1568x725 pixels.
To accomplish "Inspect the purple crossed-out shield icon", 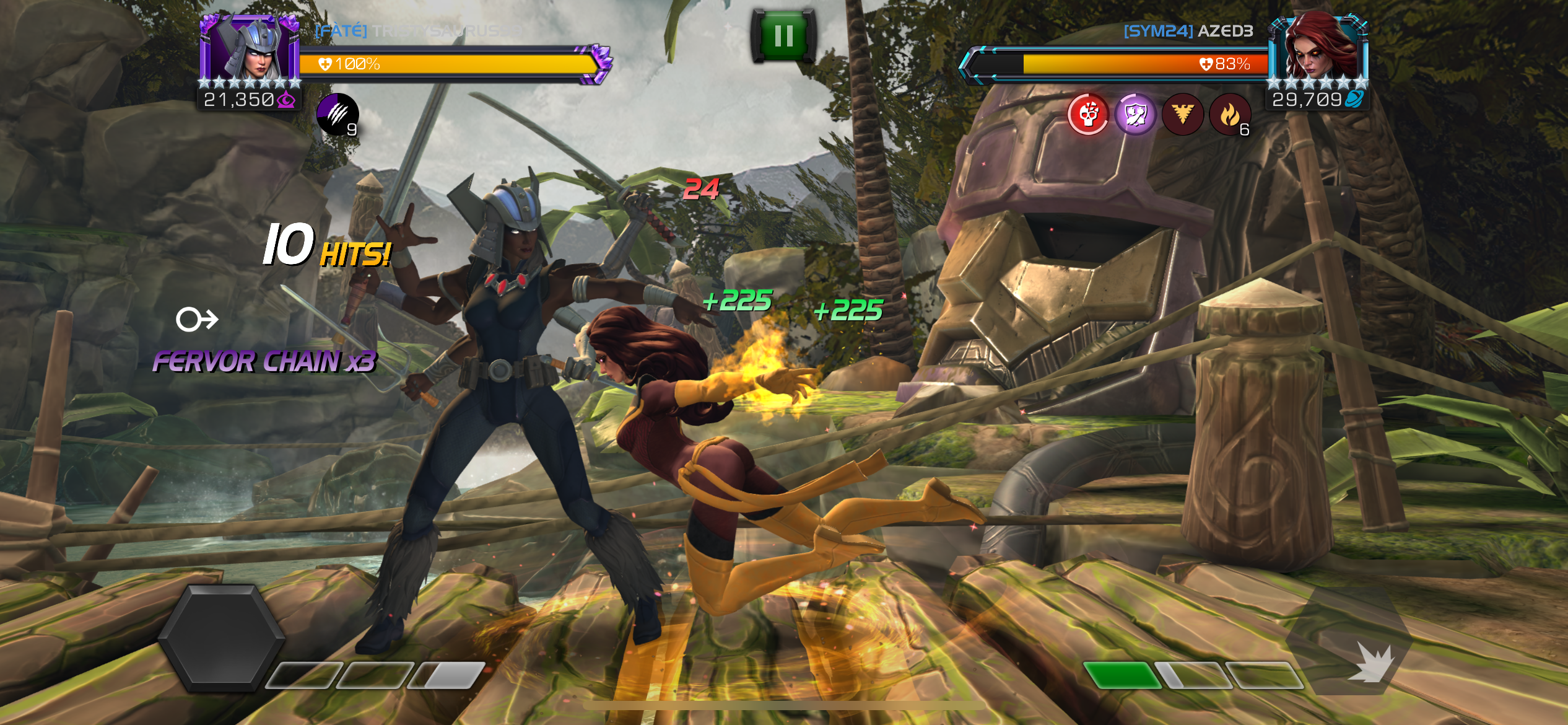I will pos(1135,114).
